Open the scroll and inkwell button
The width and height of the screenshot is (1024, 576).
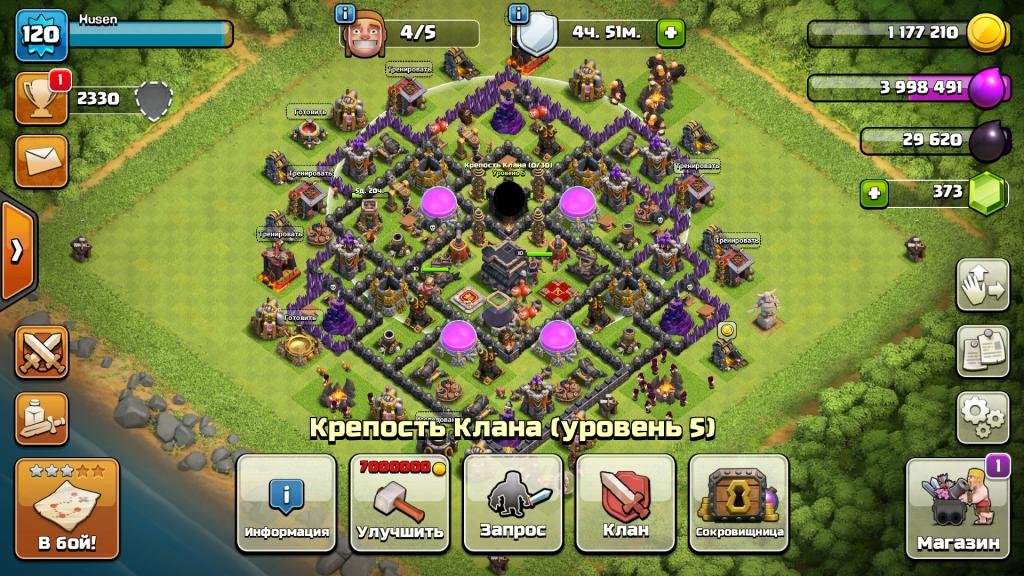(41, 418)
